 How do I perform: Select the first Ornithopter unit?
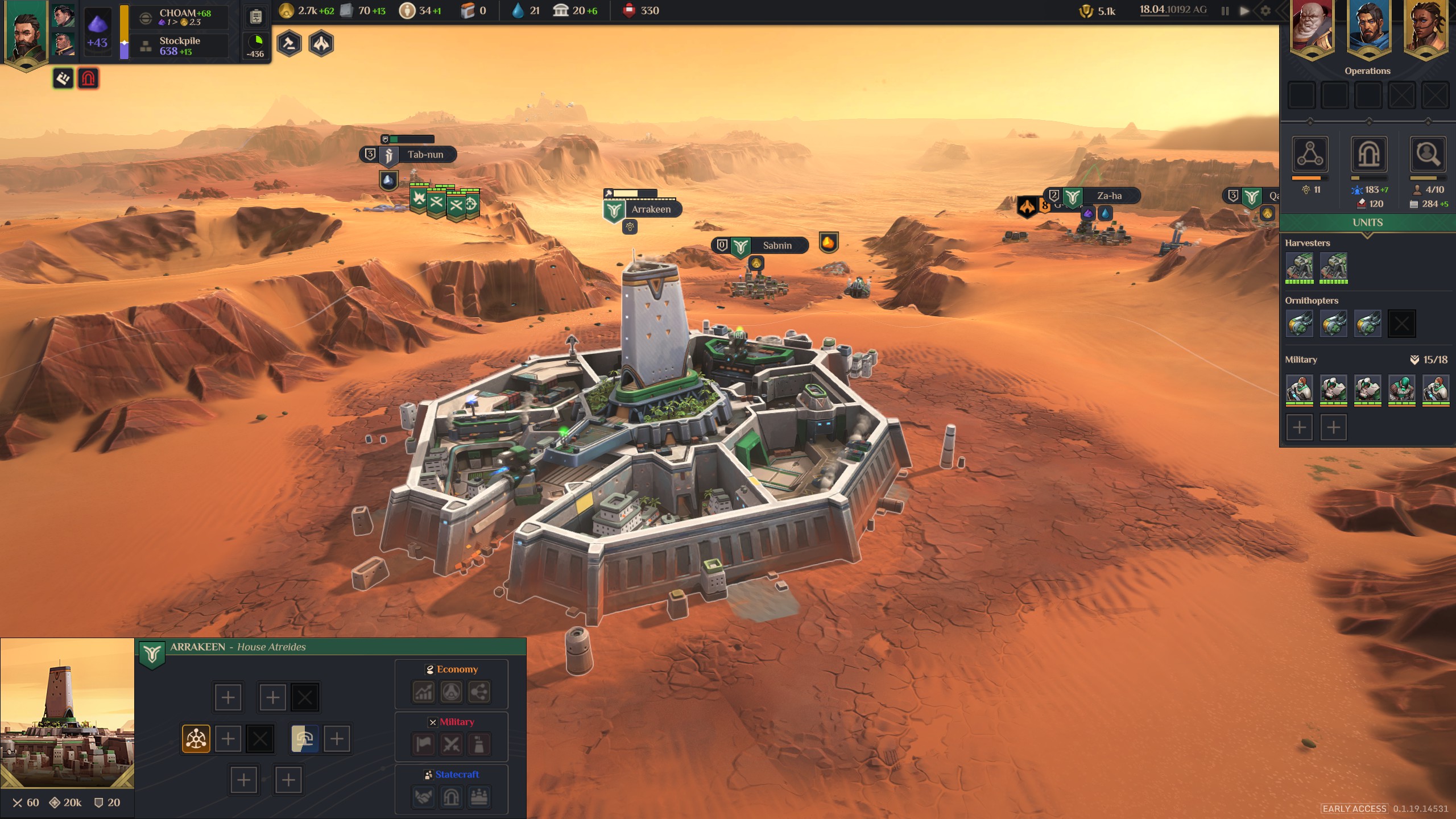coord(1300,324)
